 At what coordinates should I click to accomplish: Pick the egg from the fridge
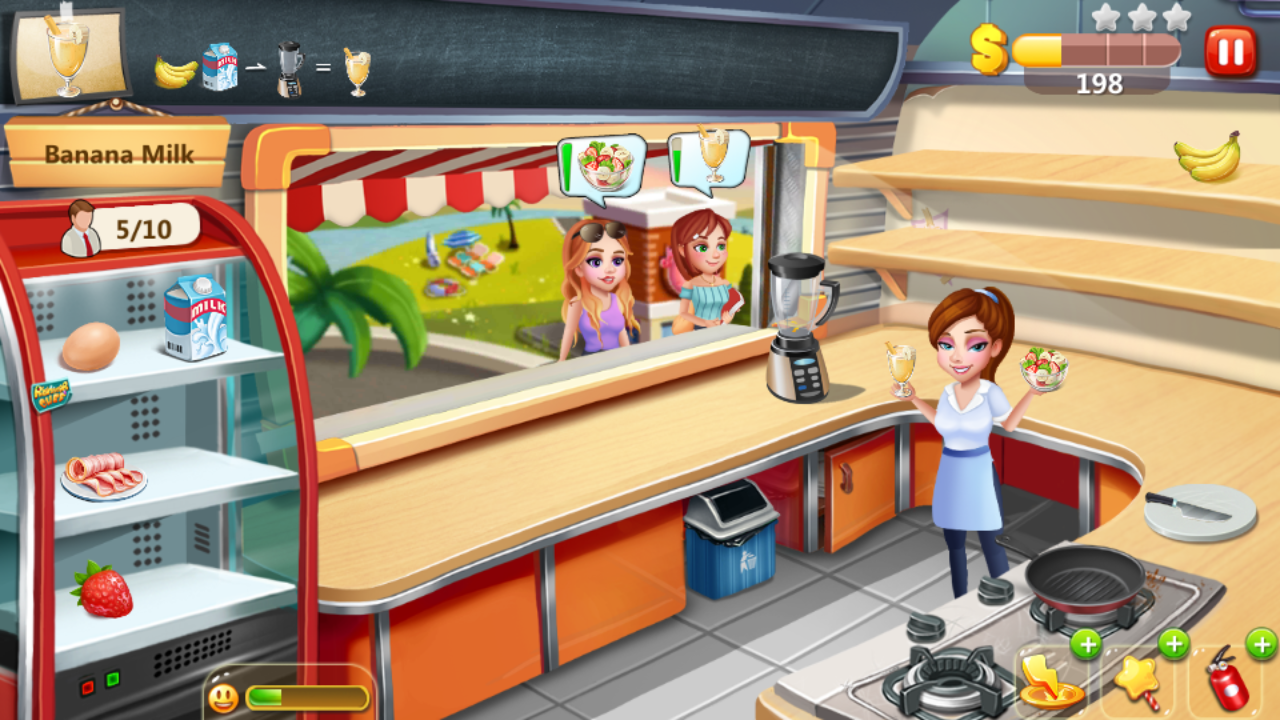pos(90,348)
